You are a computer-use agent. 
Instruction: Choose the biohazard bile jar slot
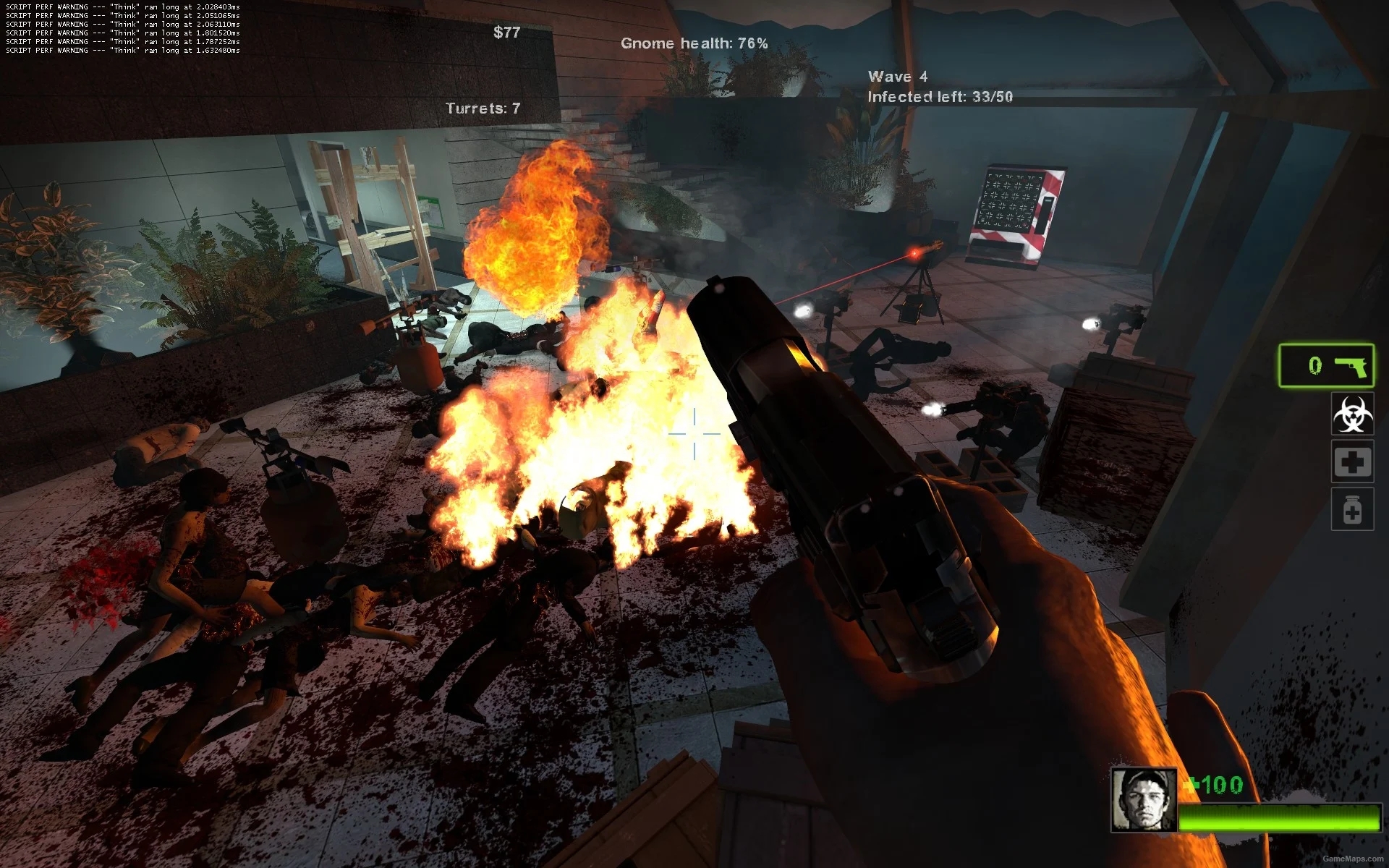coord(1352,414)
